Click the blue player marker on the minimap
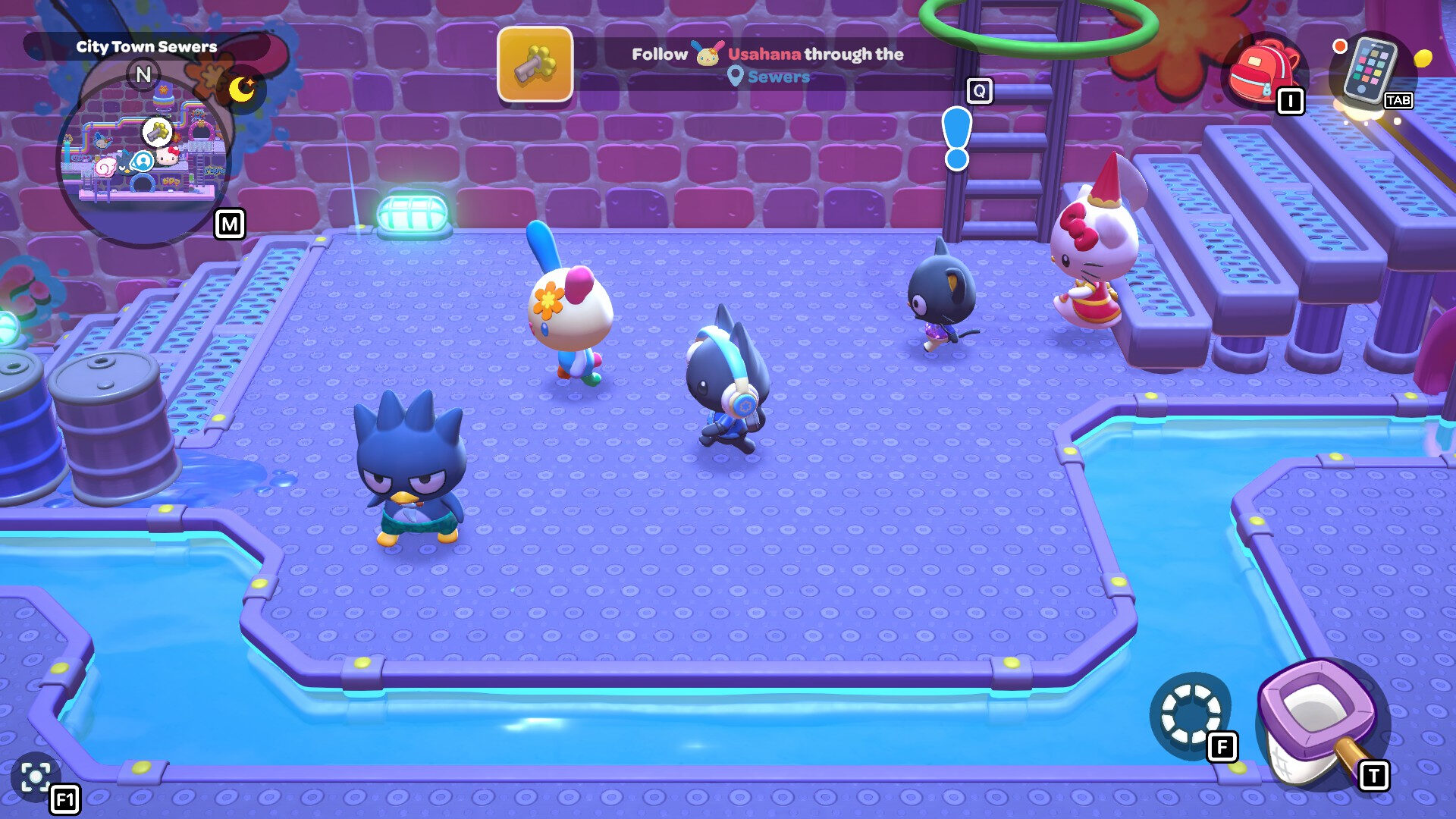 [144, 162]
